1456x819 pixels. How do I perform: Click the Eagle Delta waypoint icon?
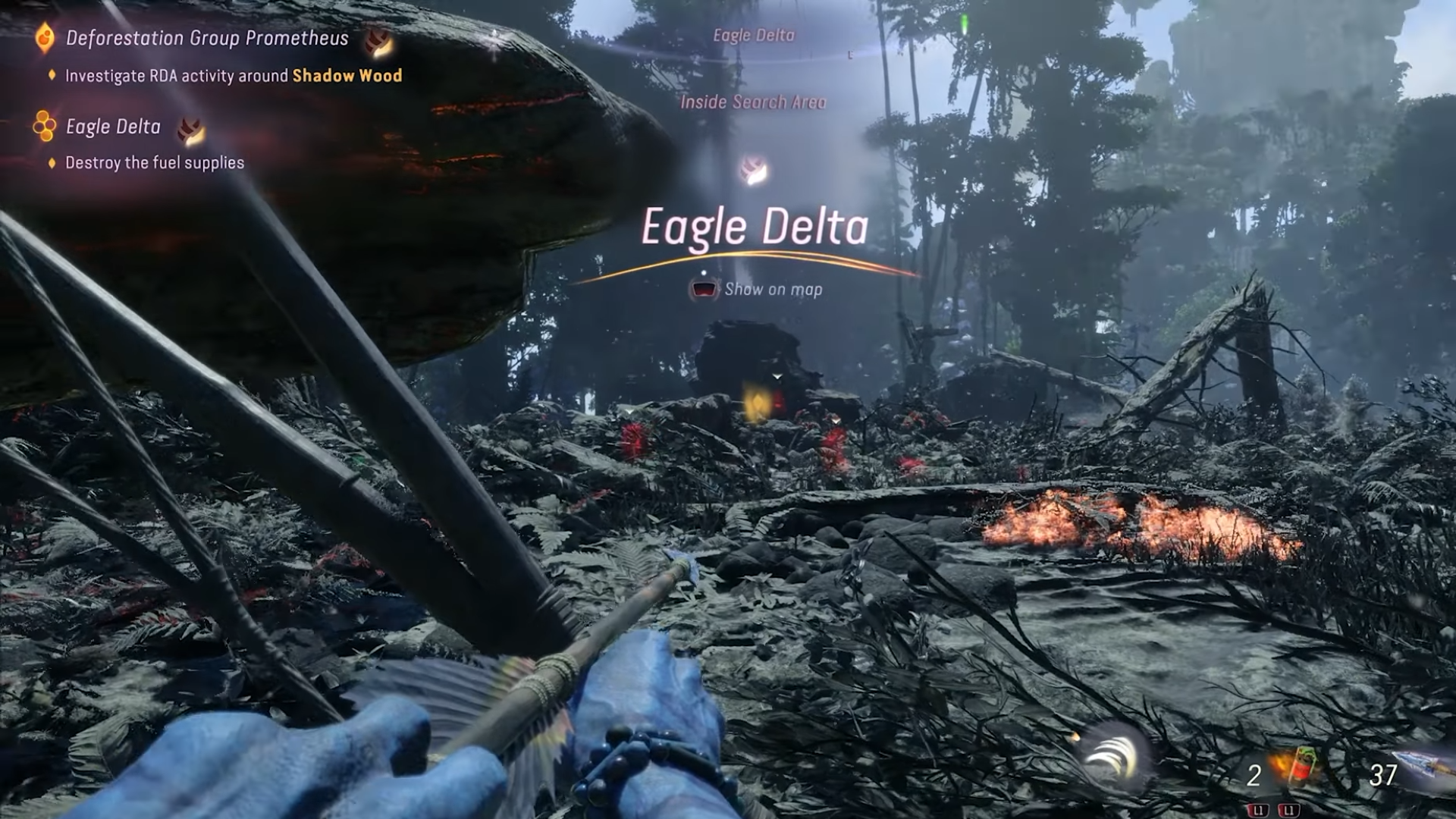click(x=753, y=171)
